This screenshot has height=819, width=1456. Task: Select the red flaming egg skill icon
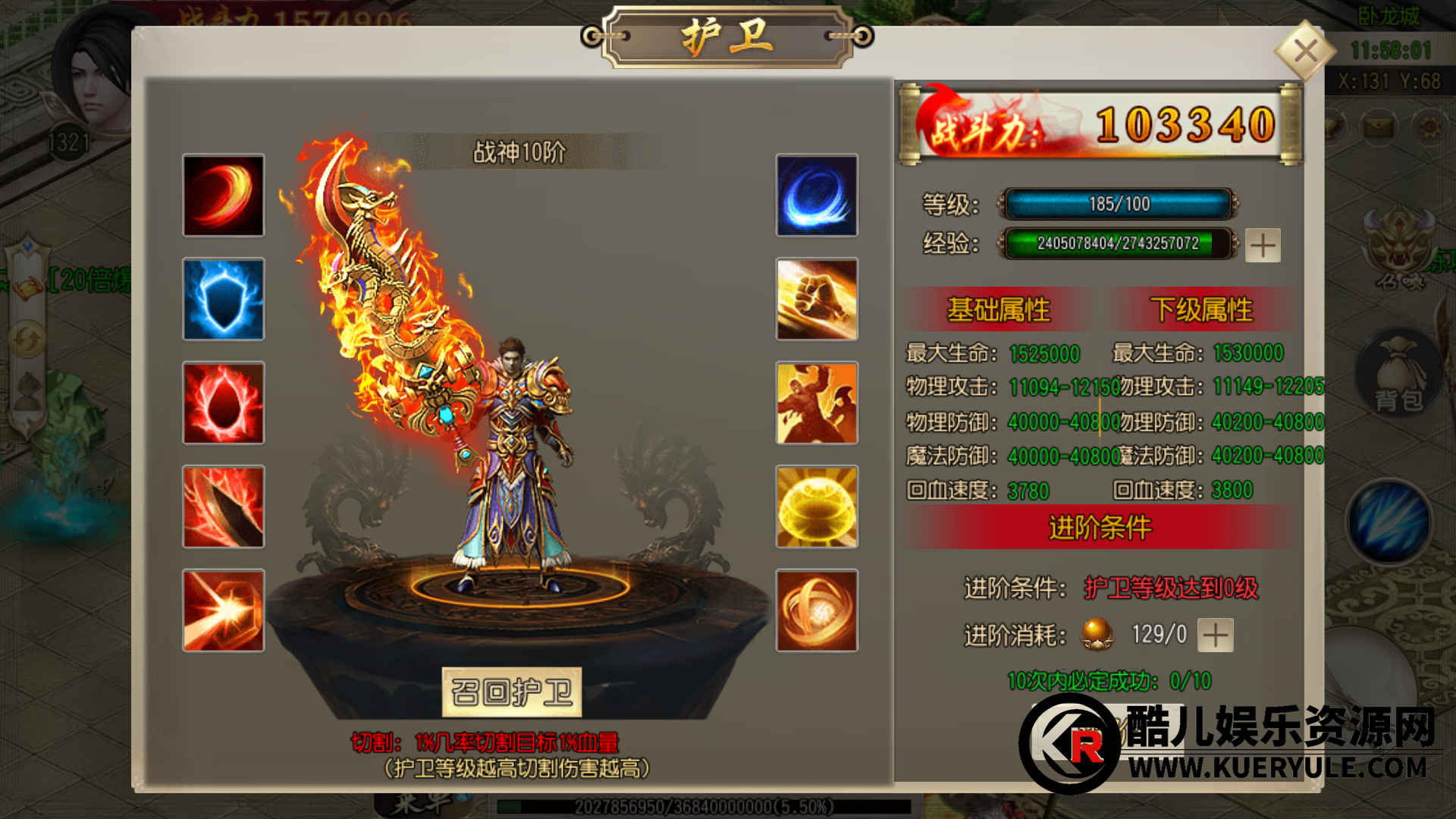pos(224,403)
